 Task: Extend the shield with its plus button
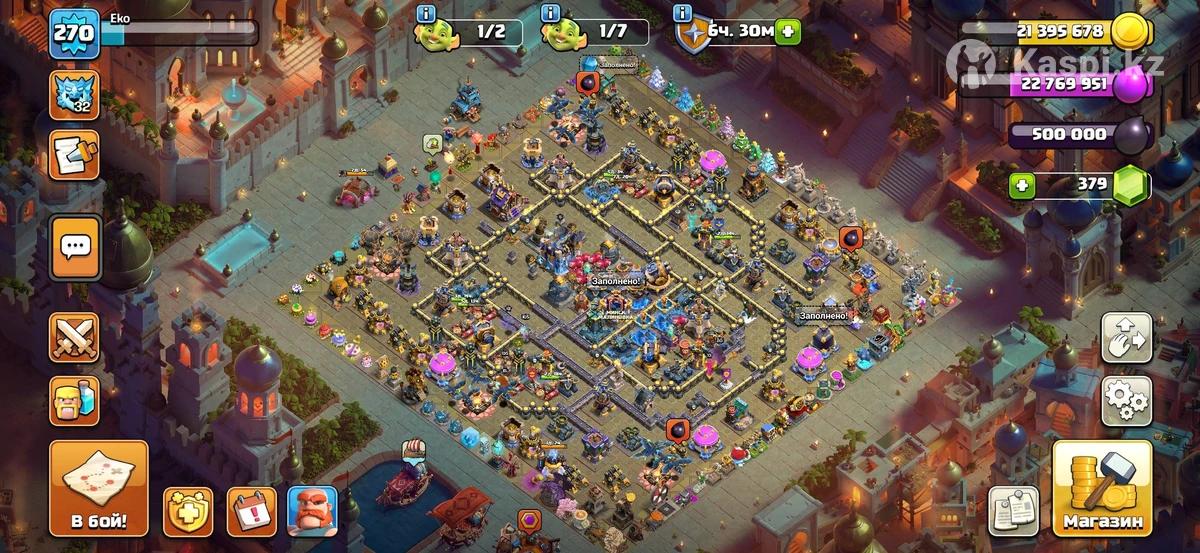click(x=790, y=31)
